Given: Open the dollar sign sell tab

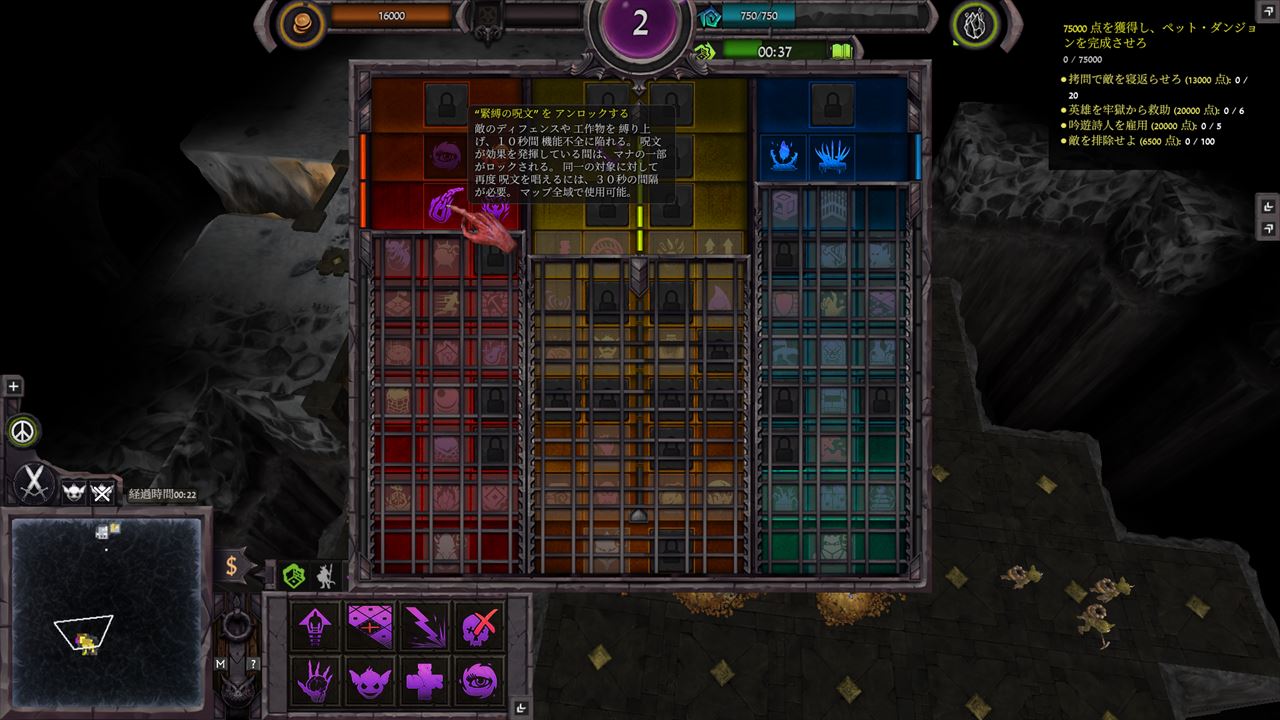Looking at the screenshot, I should click(x=232, y=566).
